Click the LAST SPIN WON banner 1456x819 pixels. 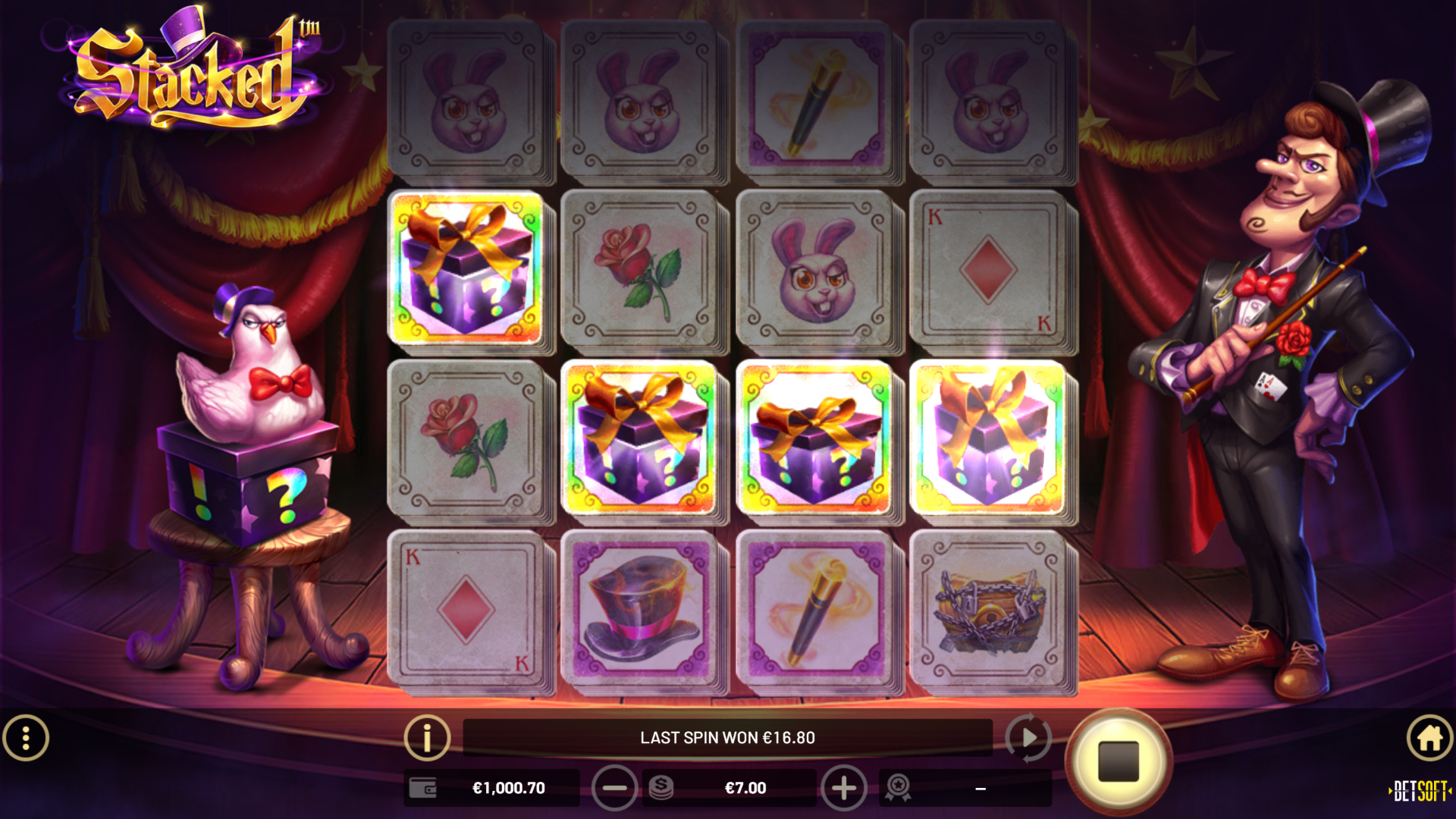point(728,736)
